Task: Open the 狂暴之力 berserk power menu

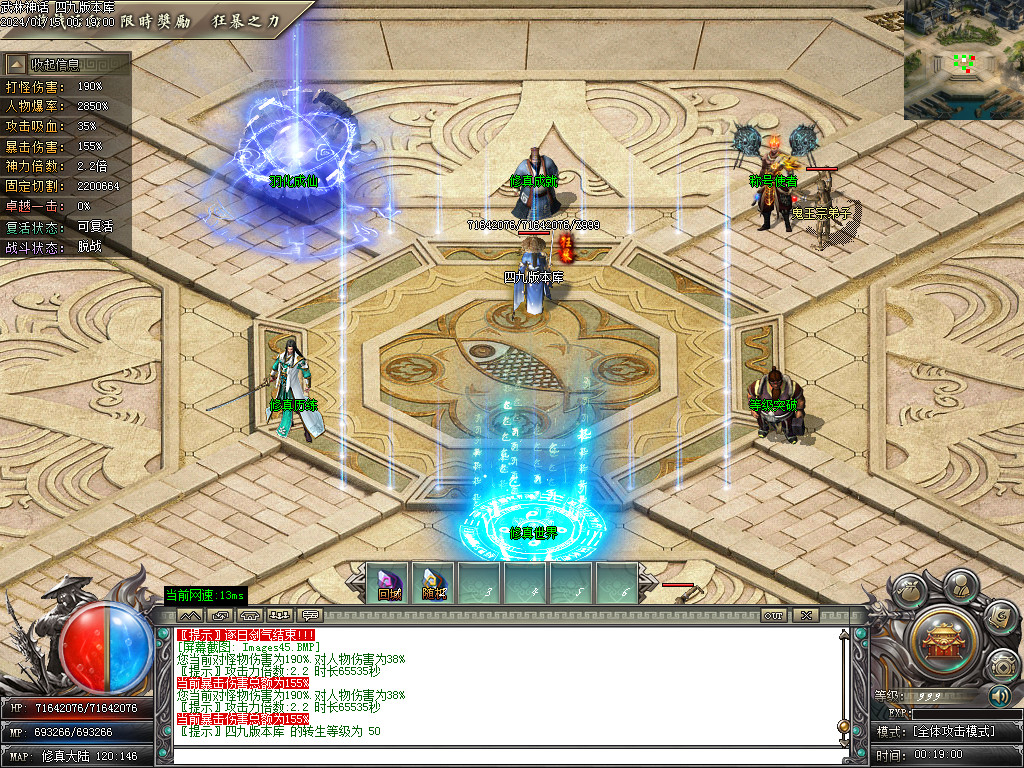Action: (246, 21)
